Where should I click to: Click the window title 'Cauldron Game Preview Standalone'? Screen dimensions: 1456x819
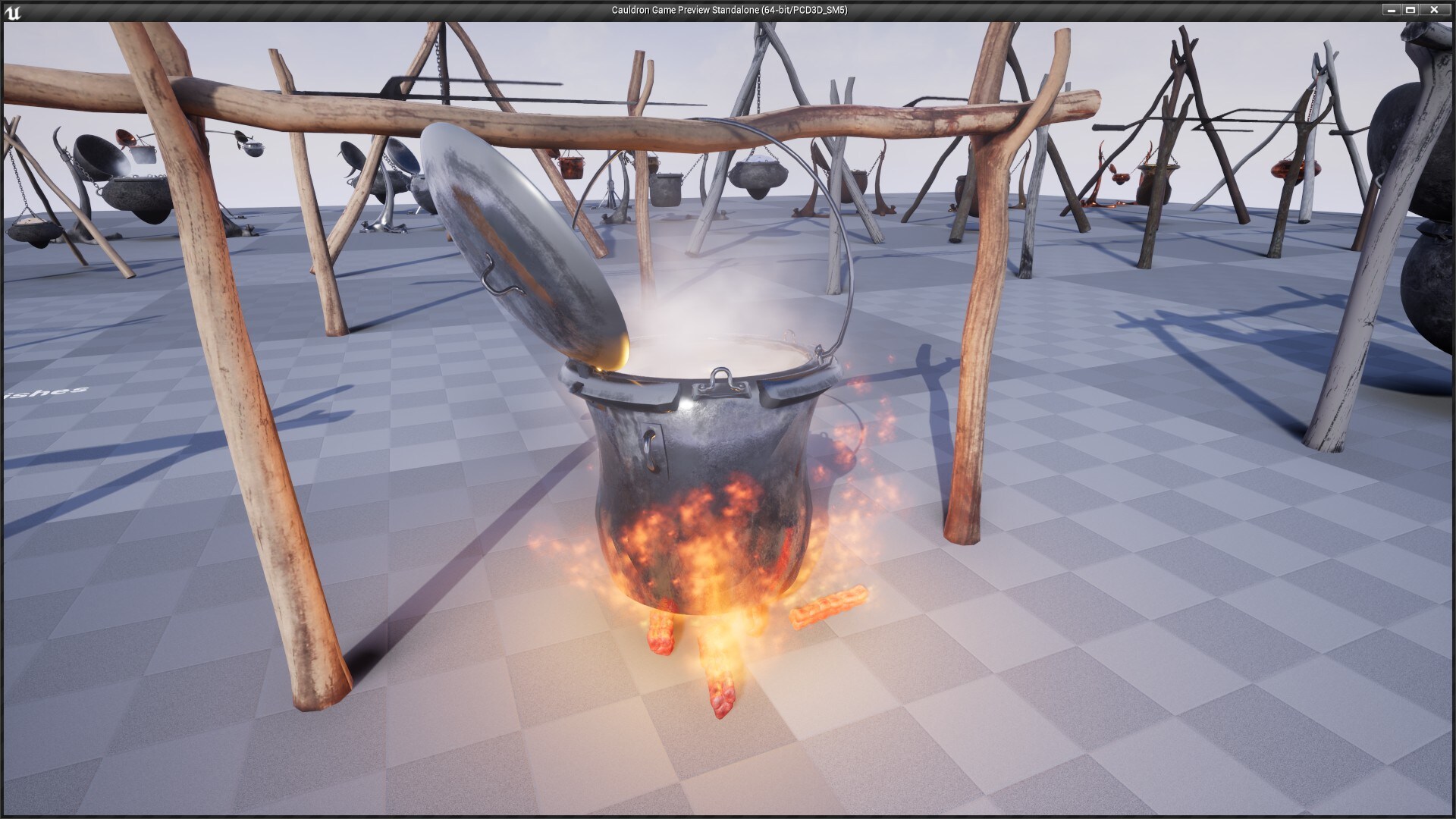click(728, 10)
